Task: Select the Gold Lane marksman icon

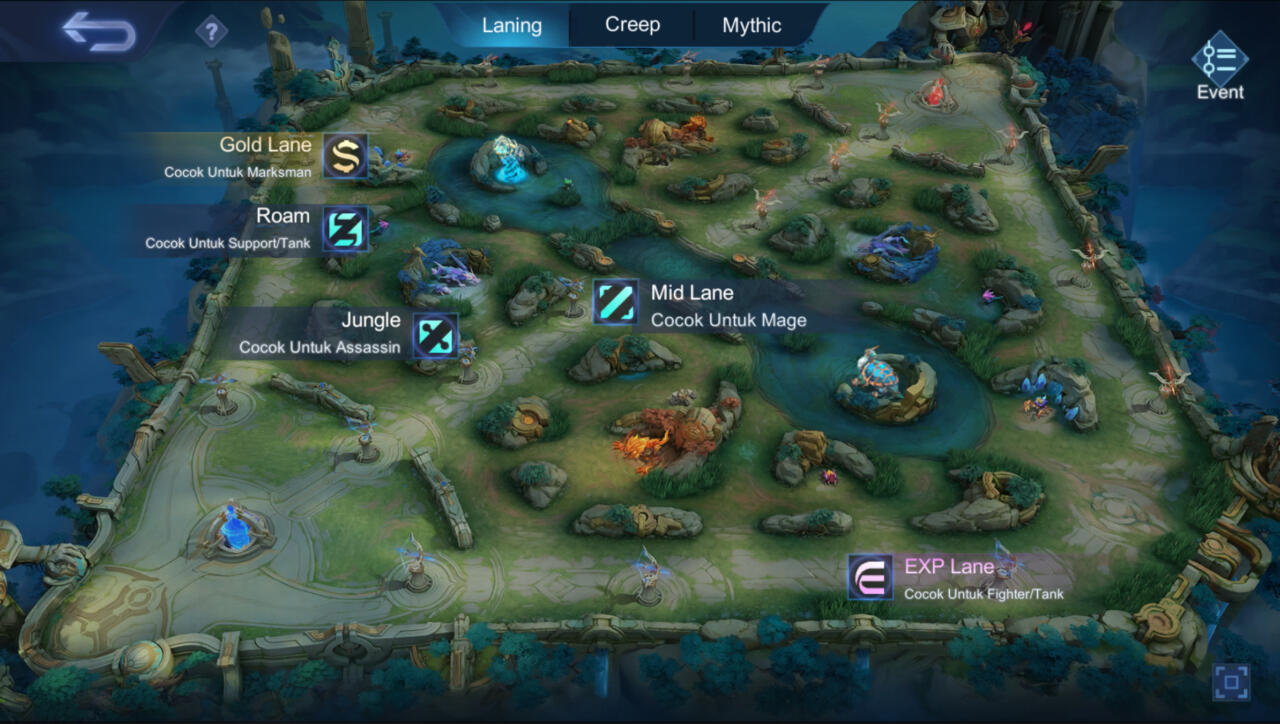Action: pyautogui.click(x=345, y=156)
